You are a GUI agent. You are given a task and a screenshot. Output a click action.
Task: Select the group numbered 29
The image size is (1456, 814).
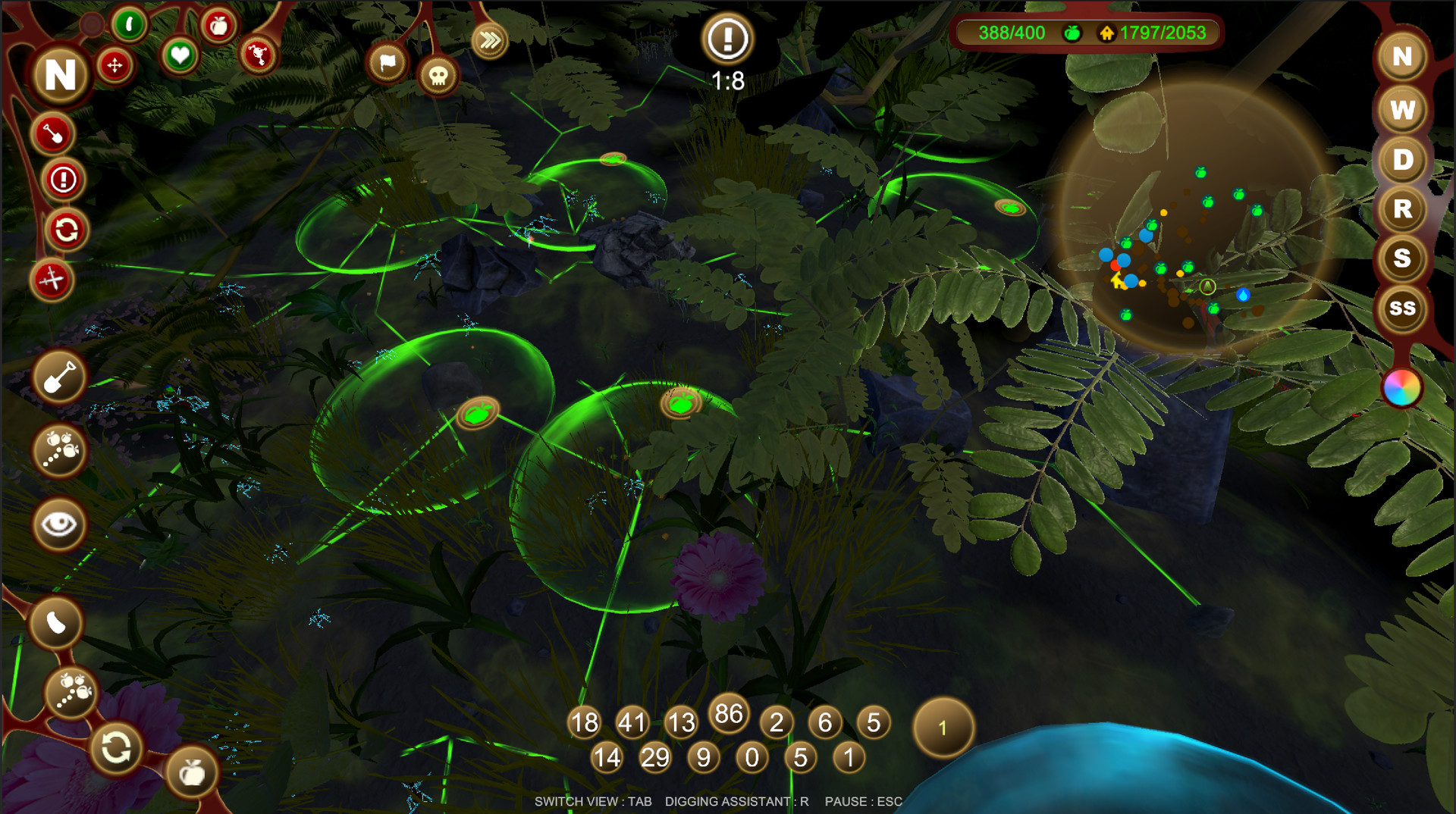[x=655, y=757]
